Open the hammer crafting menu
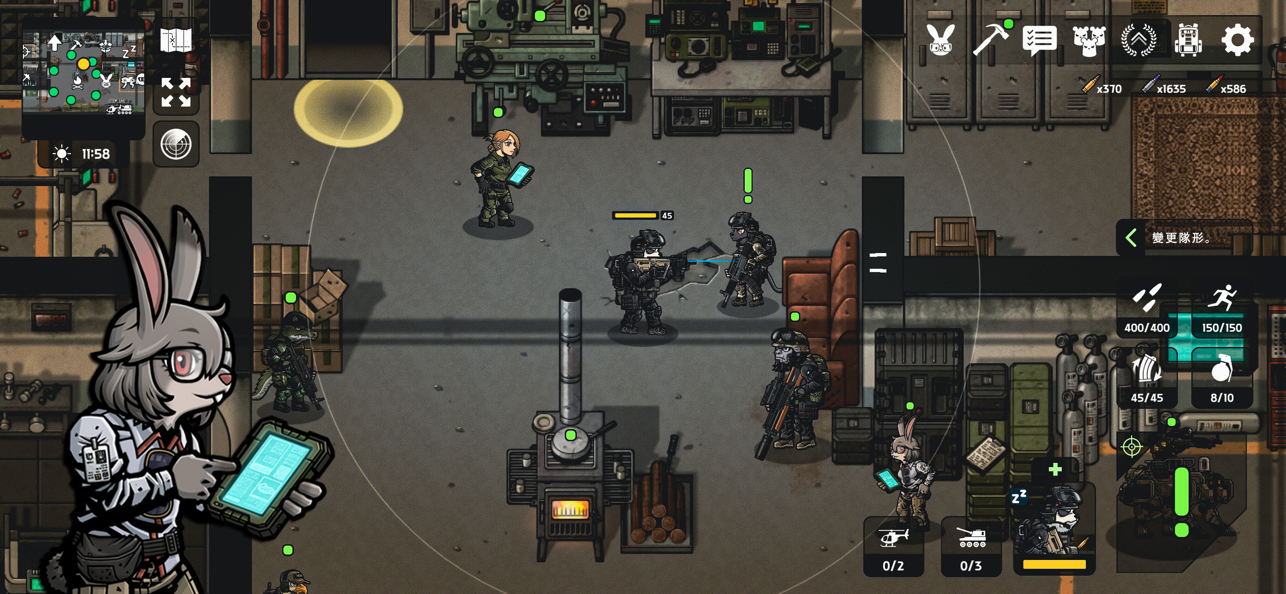This screenshot has height=594, width=1286. coord(990,40)
